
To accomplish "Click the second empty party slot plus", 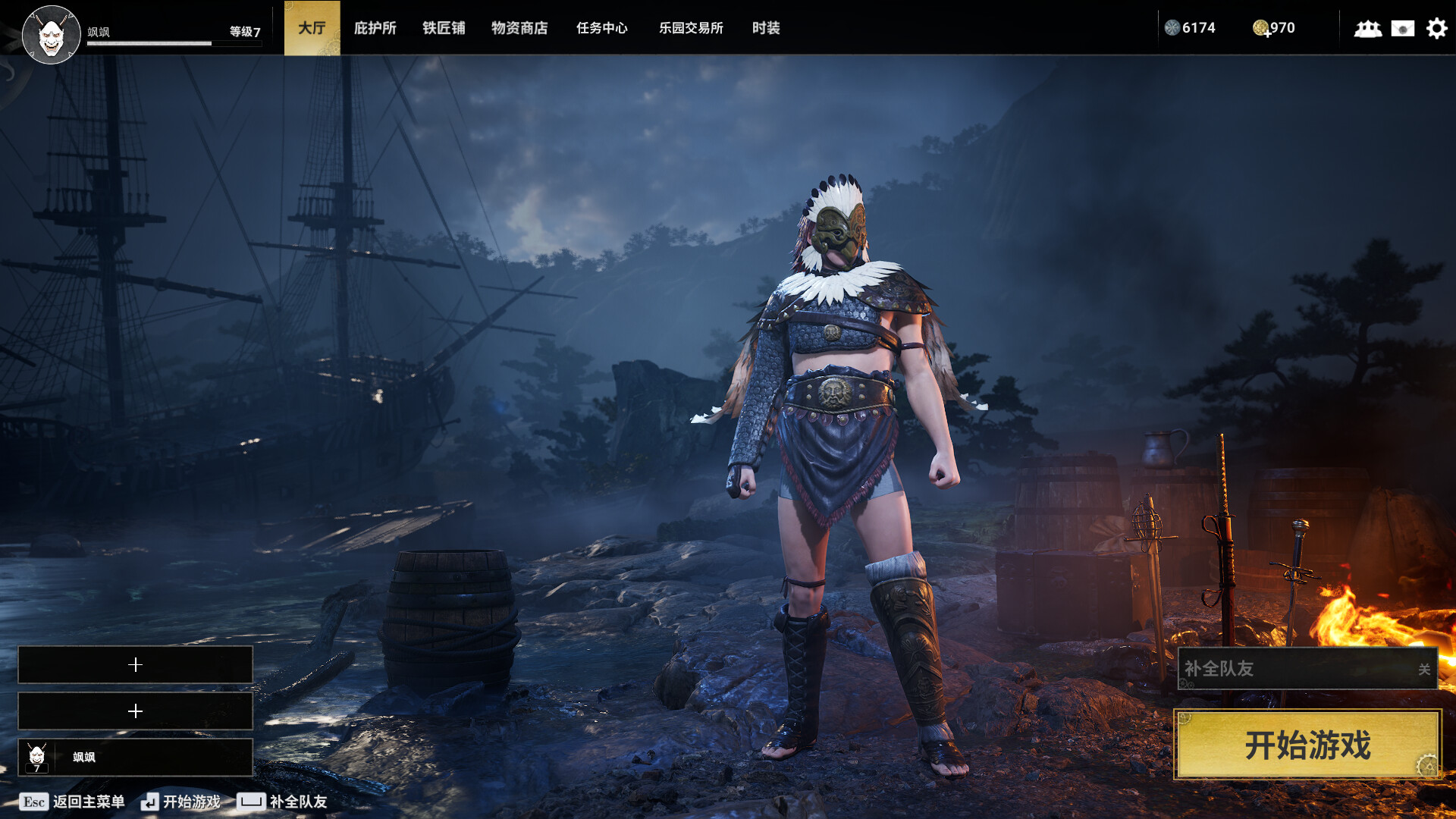I will [136, 711].
